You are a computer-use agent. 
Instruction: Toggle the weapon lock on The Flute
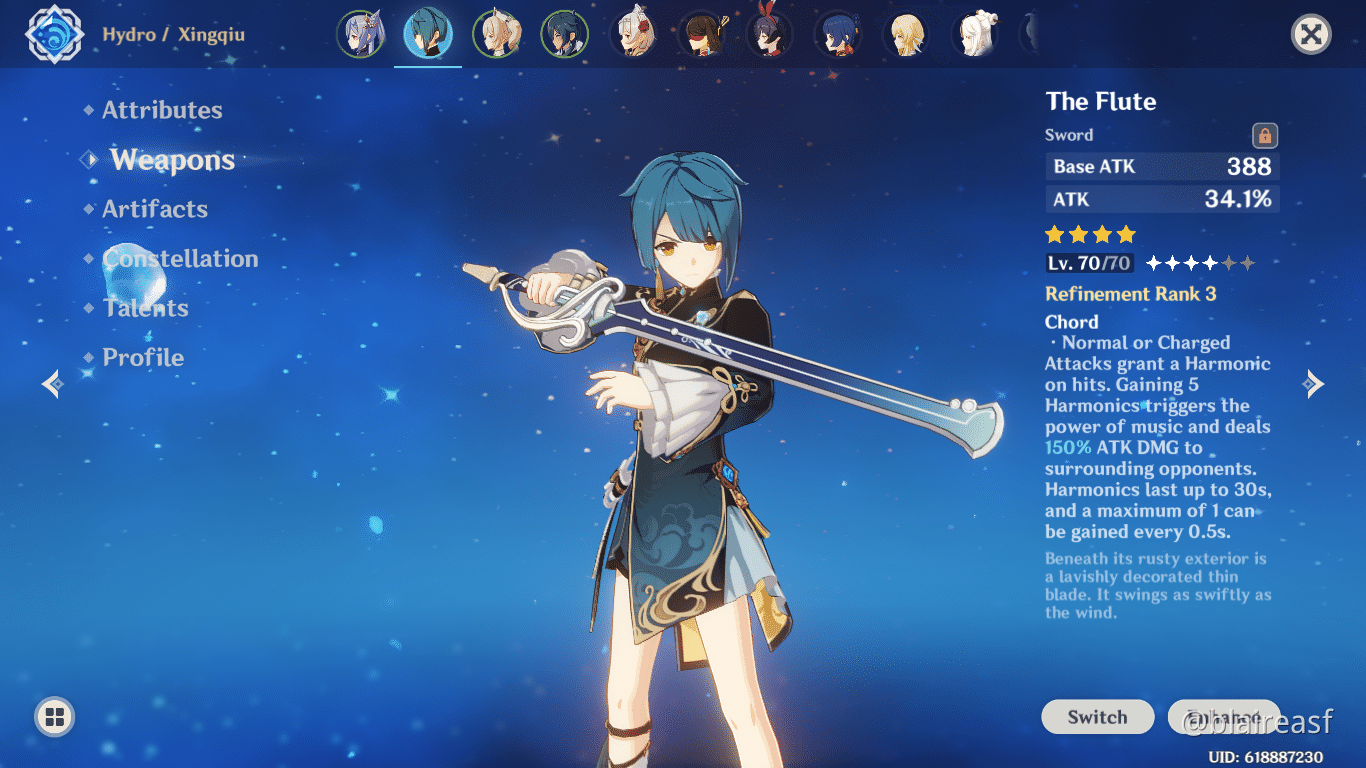tap(1264, 134)
